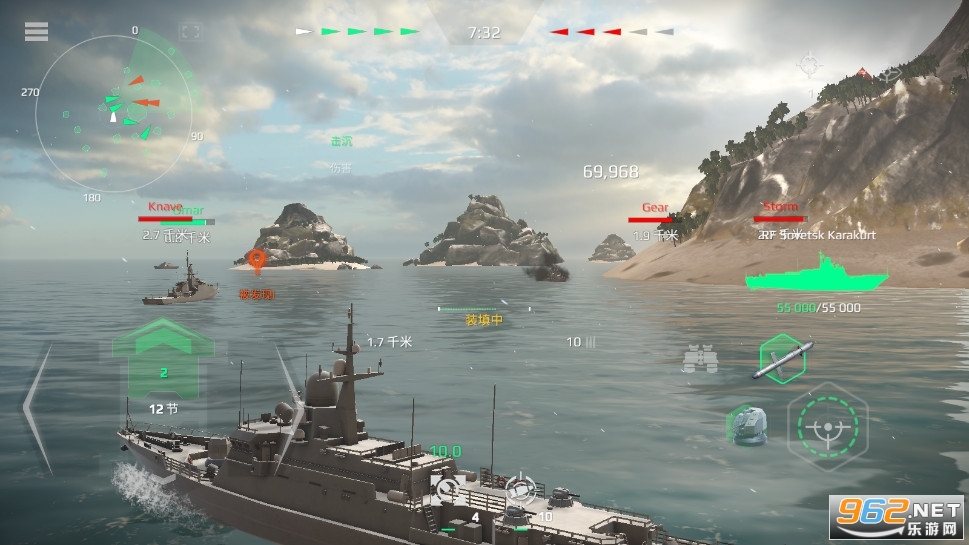Image resolution: width=969 pixels, height=545 pixels.
Task: Open the hamburger menu
Action: tap(36, 32)
